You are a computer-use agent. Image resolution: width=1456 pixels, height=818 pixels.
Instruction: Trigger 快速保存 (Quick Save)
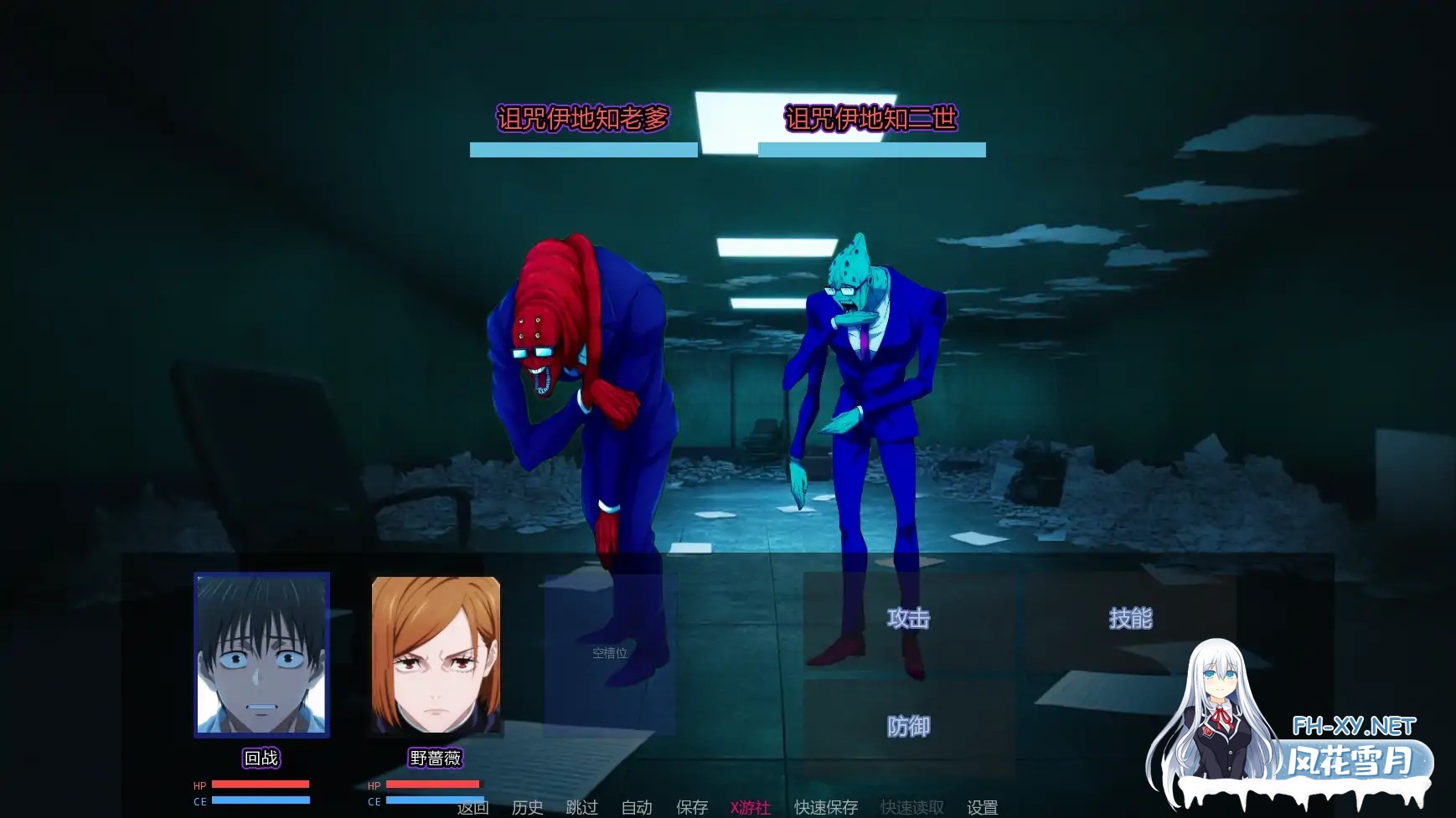point(824,807)
